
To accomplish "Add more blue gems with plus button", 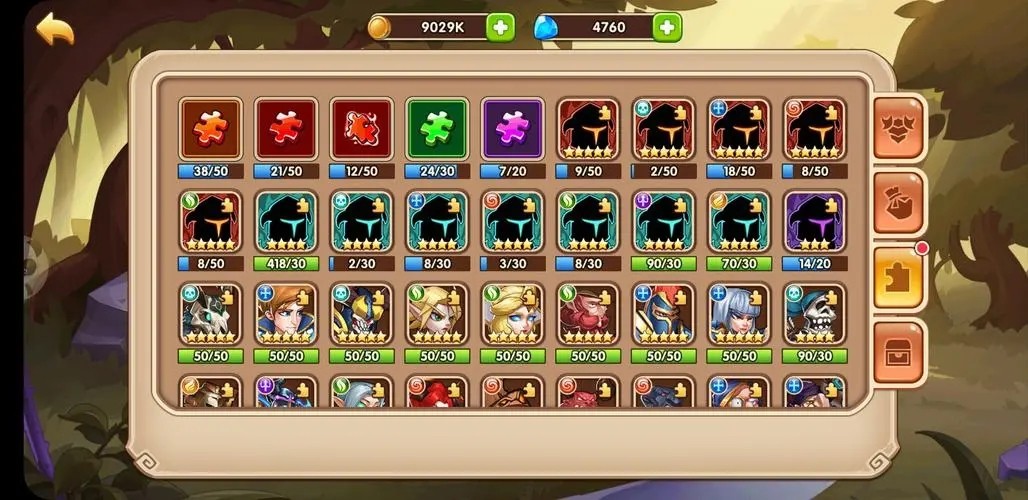I will pos(667,27).
